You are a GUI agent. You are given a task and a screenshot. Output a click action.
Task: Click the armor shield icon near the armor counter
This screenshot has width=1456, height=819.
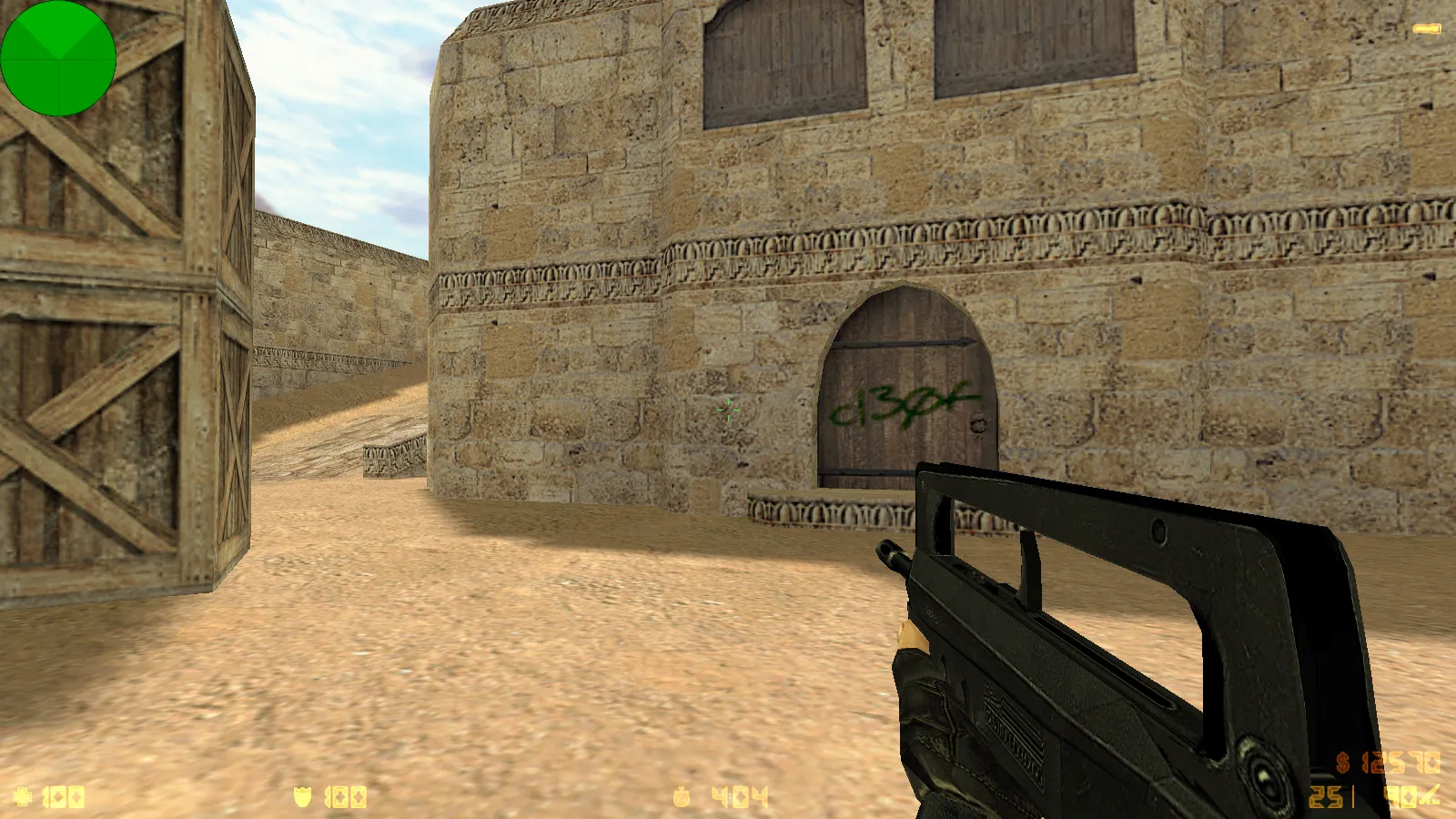pos(303,798)
